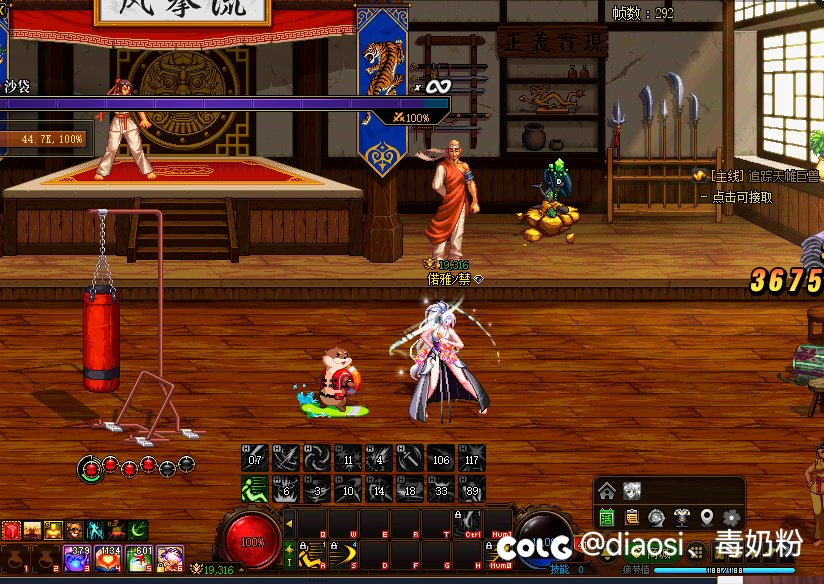
Task: Open the green calendar activity icon
Action: click(606, 517)
